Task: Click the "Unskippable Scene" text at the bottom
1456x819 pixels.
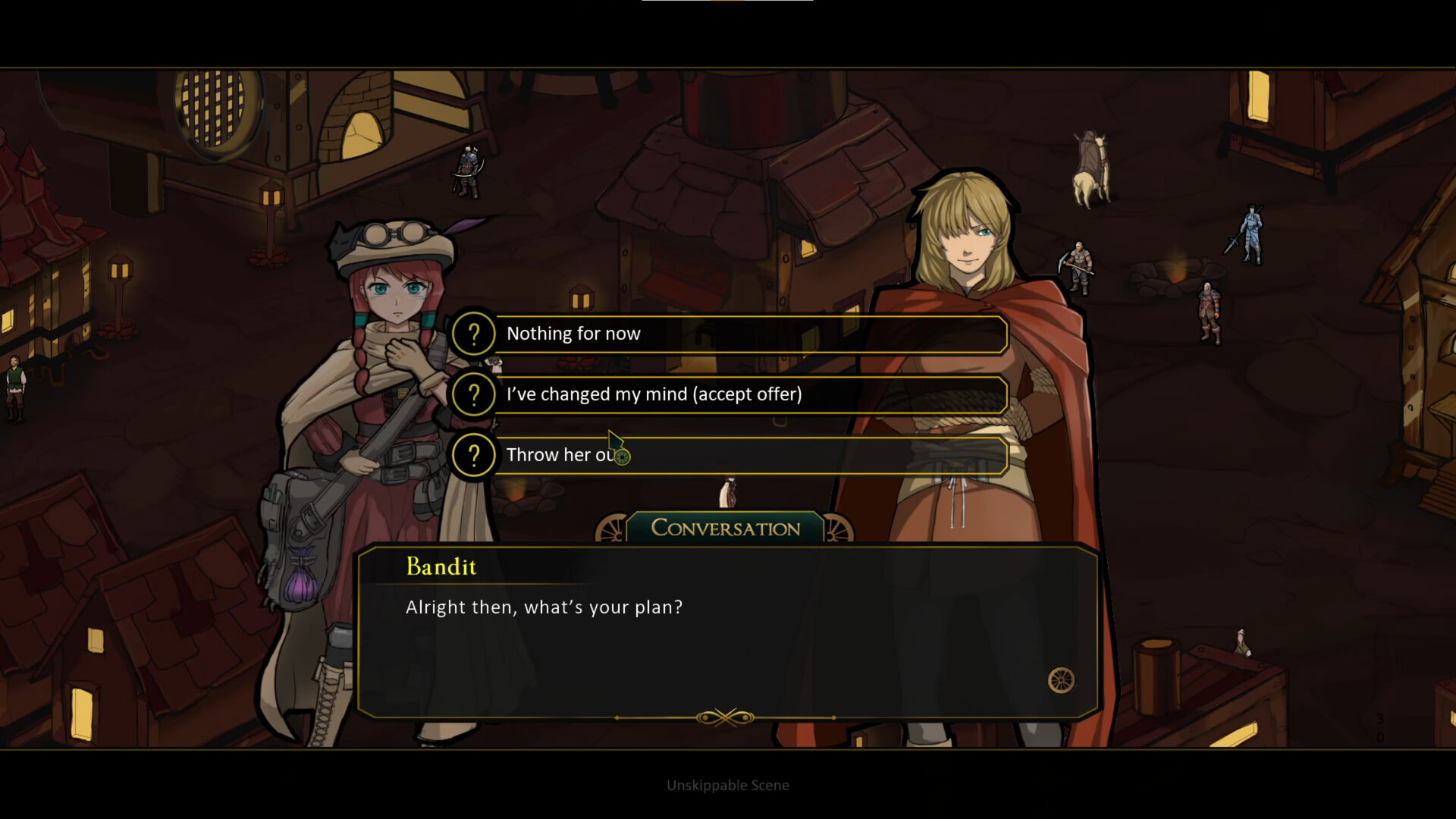Action: click(x=727, y=785)
